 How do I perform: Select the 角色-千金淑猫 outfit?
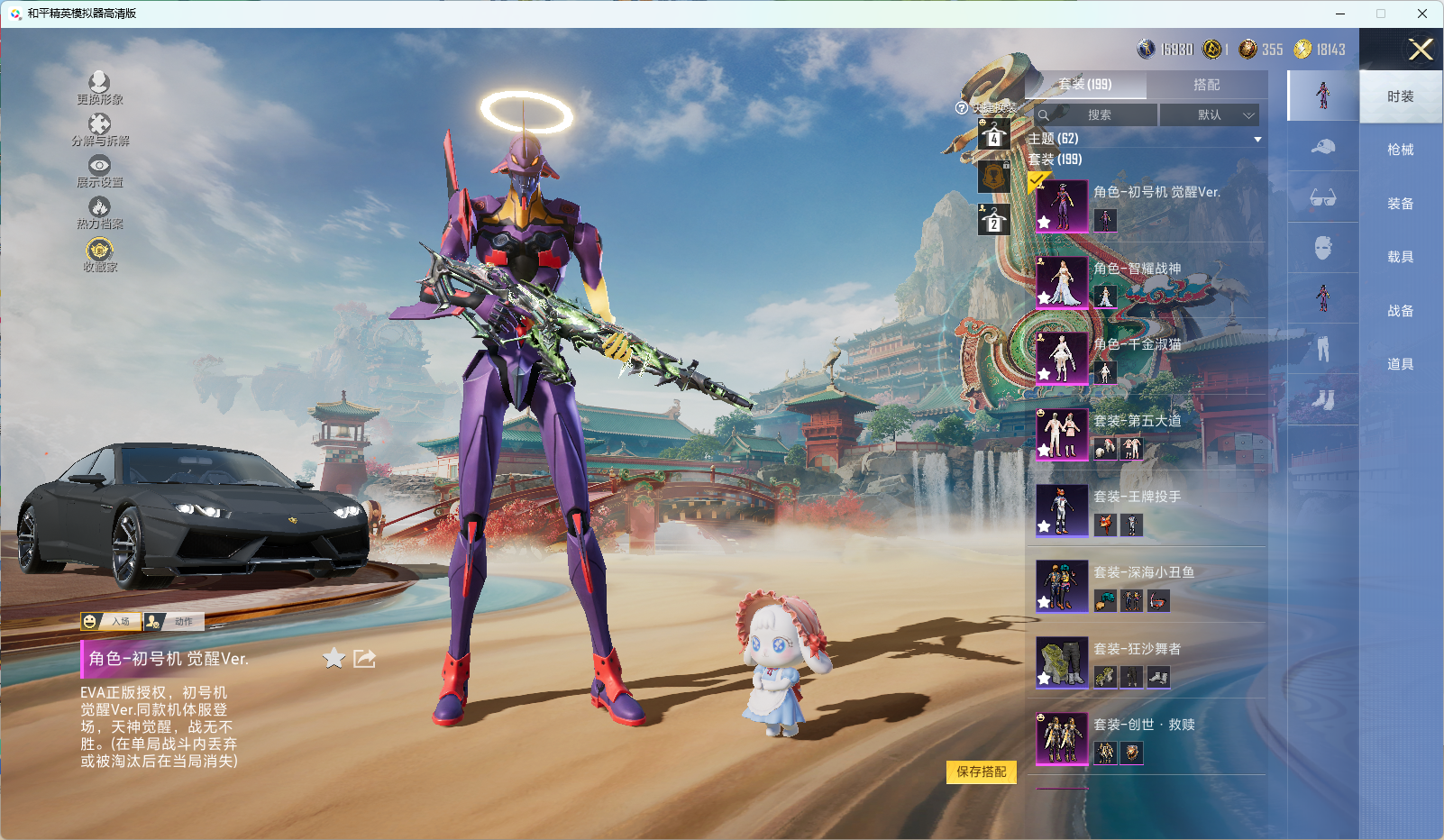pos(1137,345)
